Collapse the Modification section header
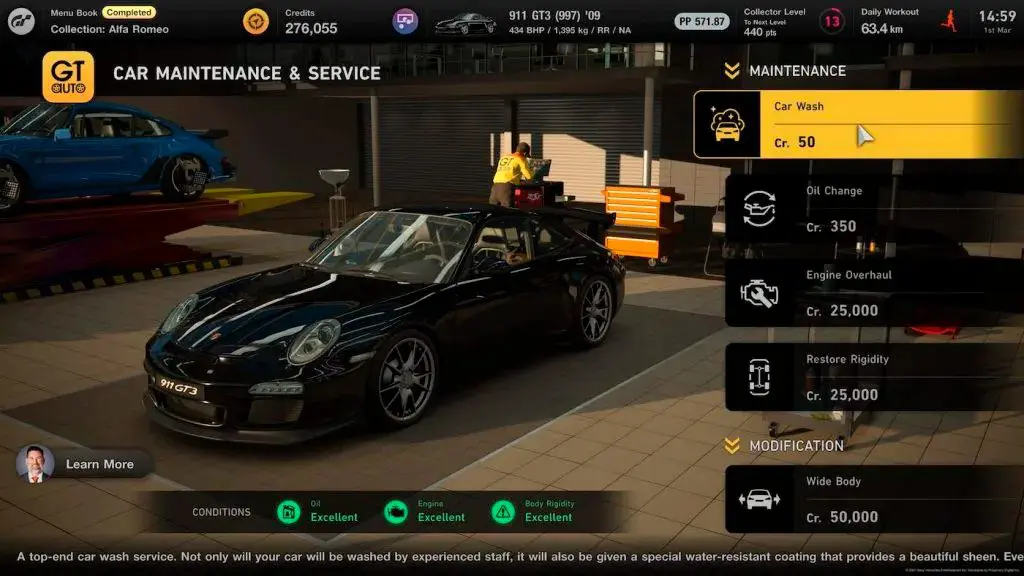The width and height of the screenshot is (1024, 576). click(785, 446)
